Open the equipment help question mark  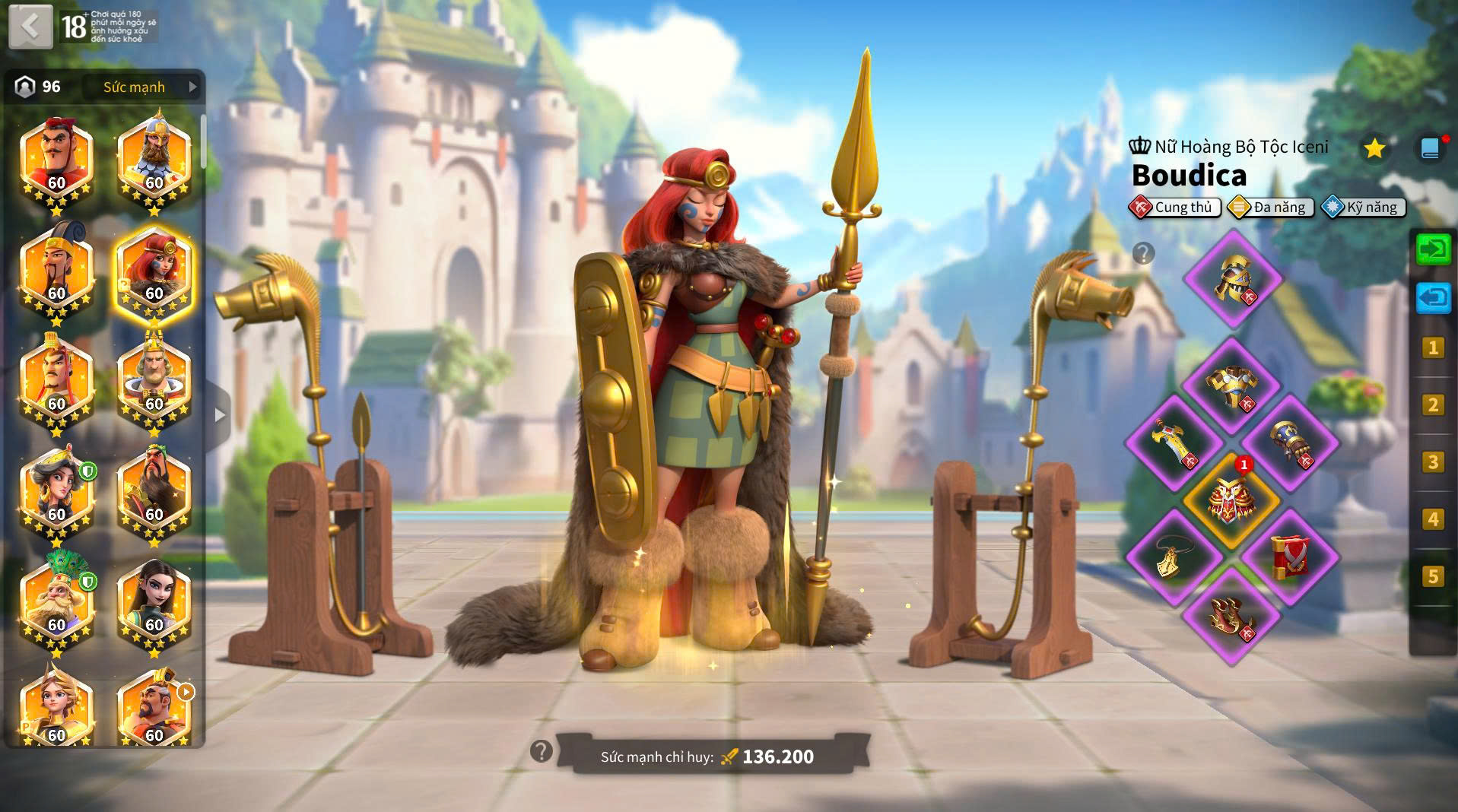point(1143,253)
